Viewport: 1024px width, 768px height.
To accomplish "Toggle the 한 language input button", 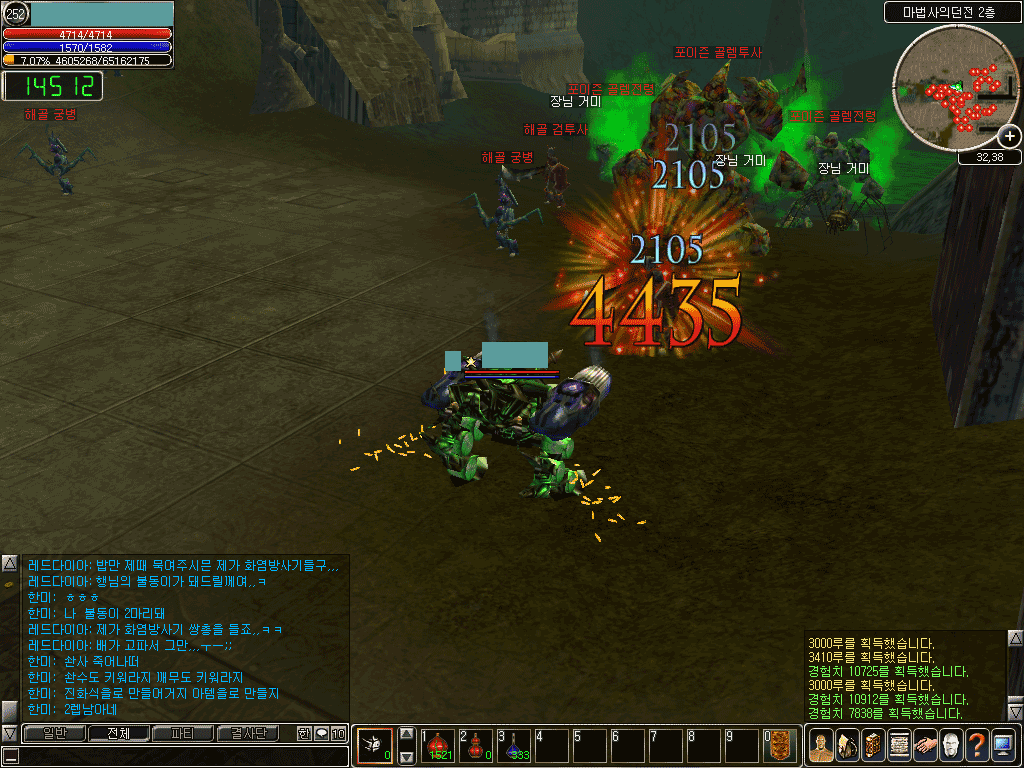I will [304, 733].
